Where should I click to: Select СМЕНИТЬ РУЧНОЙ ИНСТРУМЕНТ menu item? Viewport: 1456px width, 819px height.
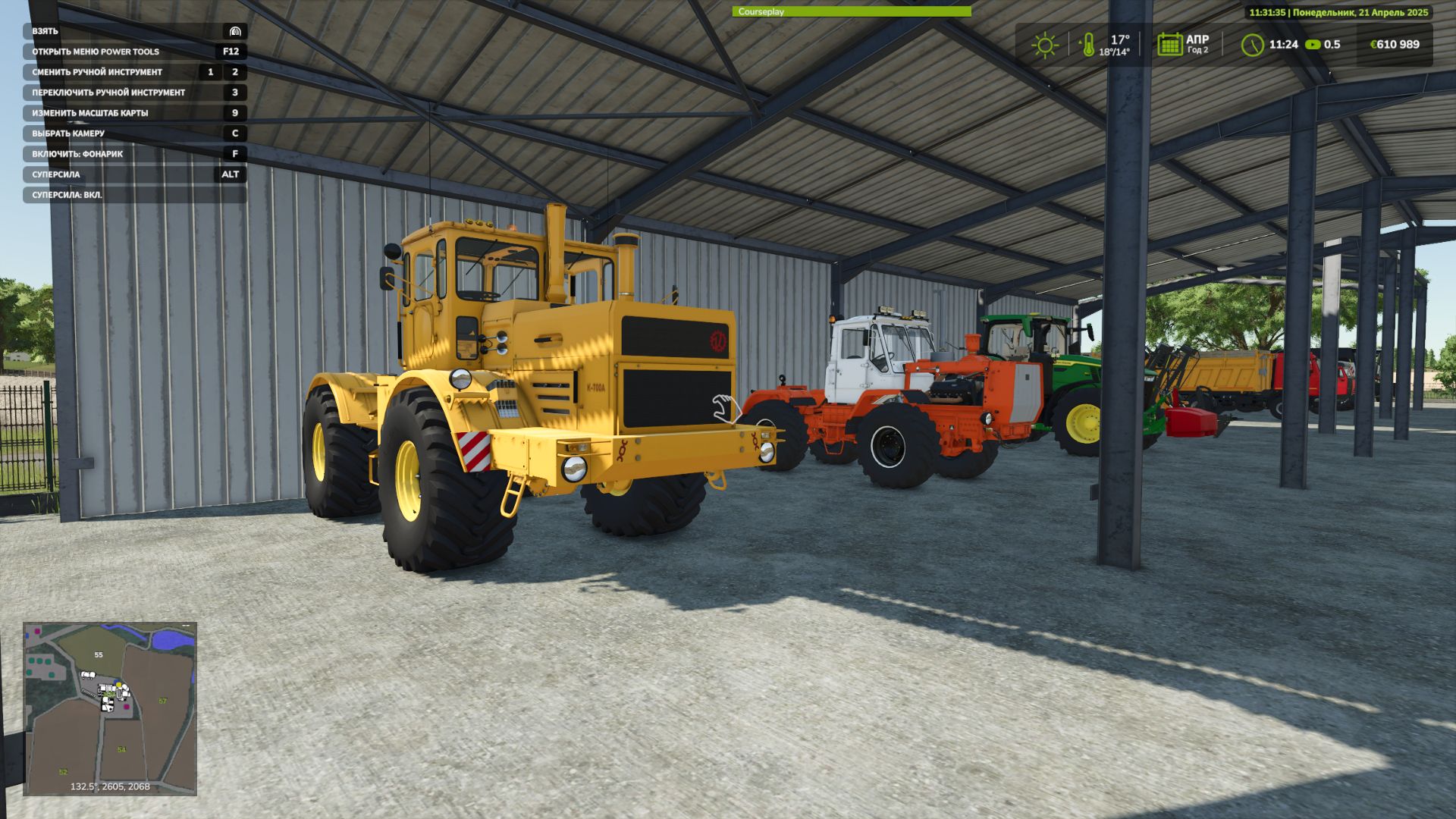(99, 71)
